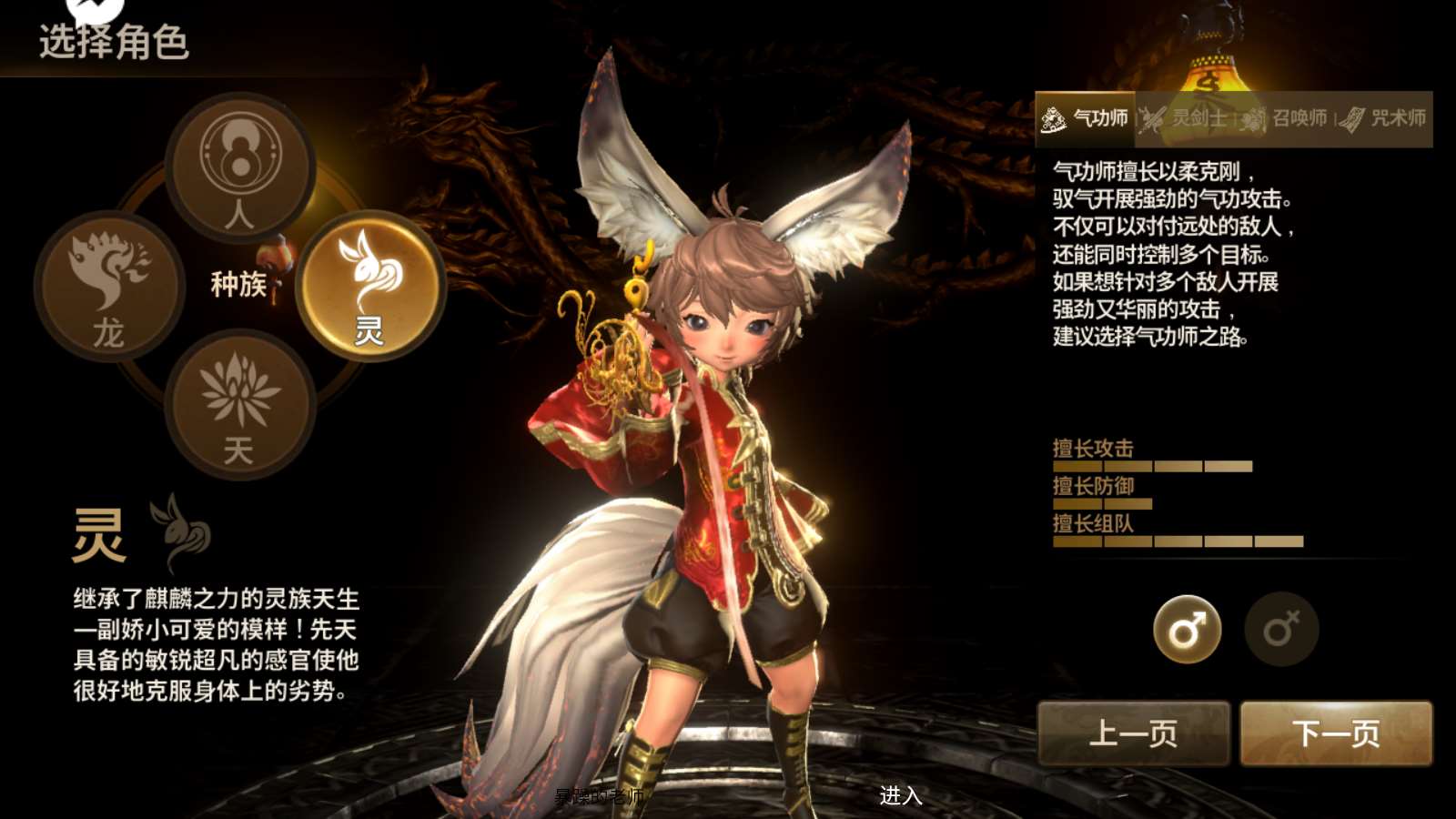Select the 天 (Heaven) lotus race medallion
The height and width of the screenshot is (819, 1456).
coord(239,404)
